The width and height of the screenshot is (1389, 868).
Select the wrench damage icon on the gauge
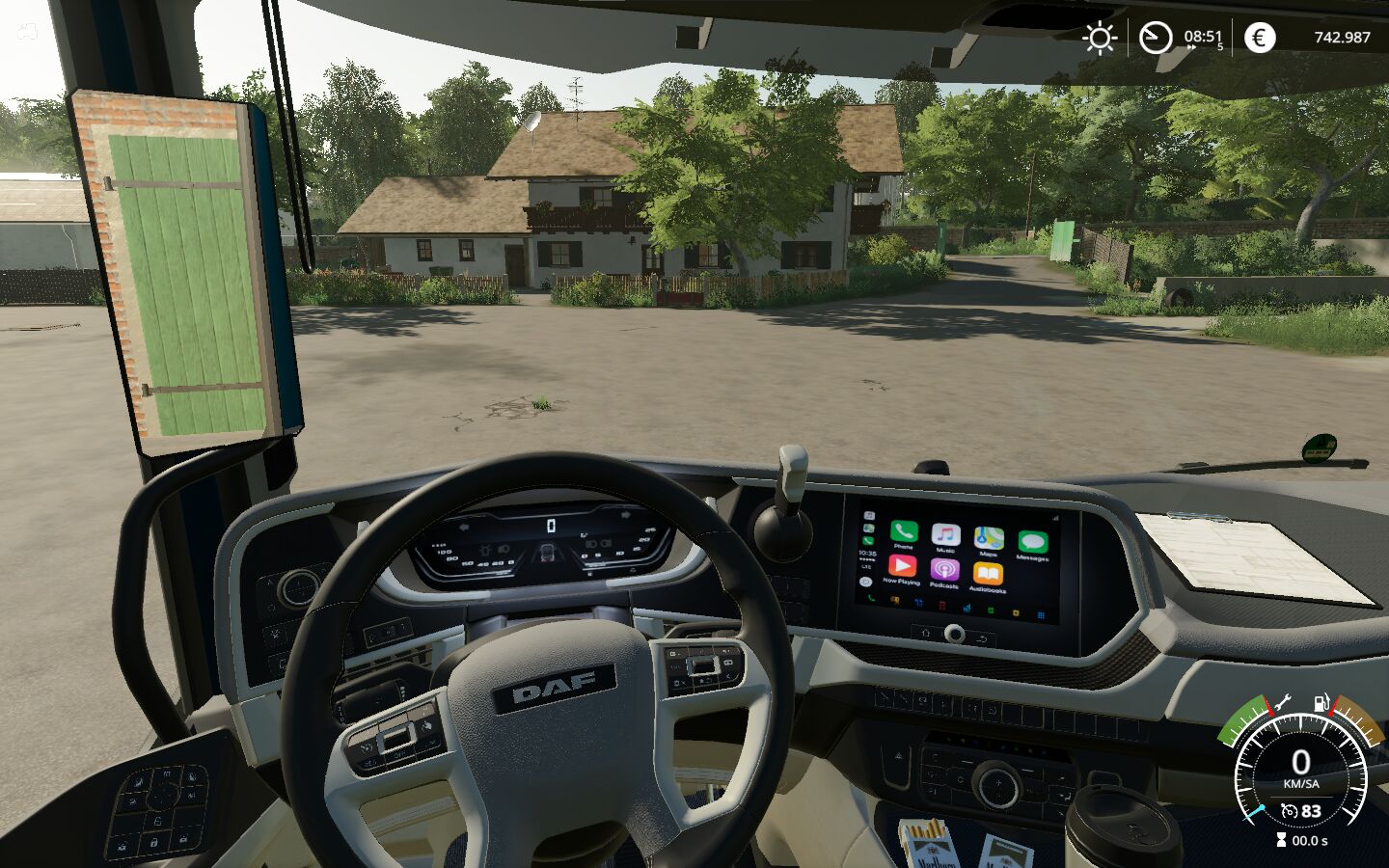click(1282, 702)
